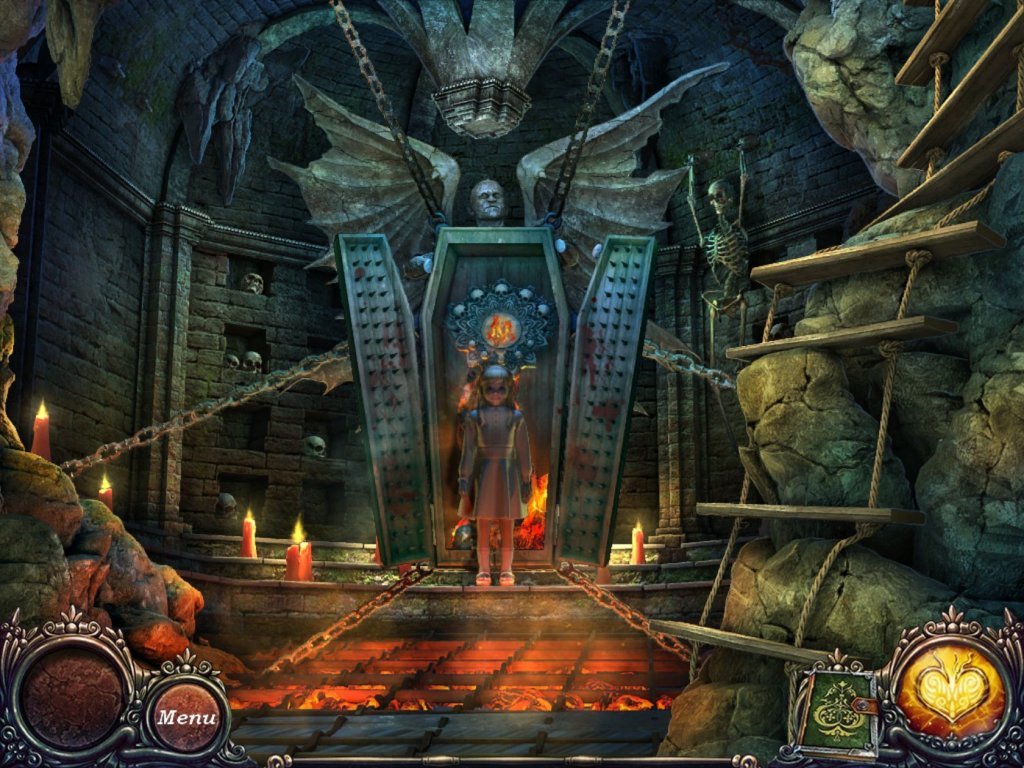Open the green journal book

(x=836, y=713)
